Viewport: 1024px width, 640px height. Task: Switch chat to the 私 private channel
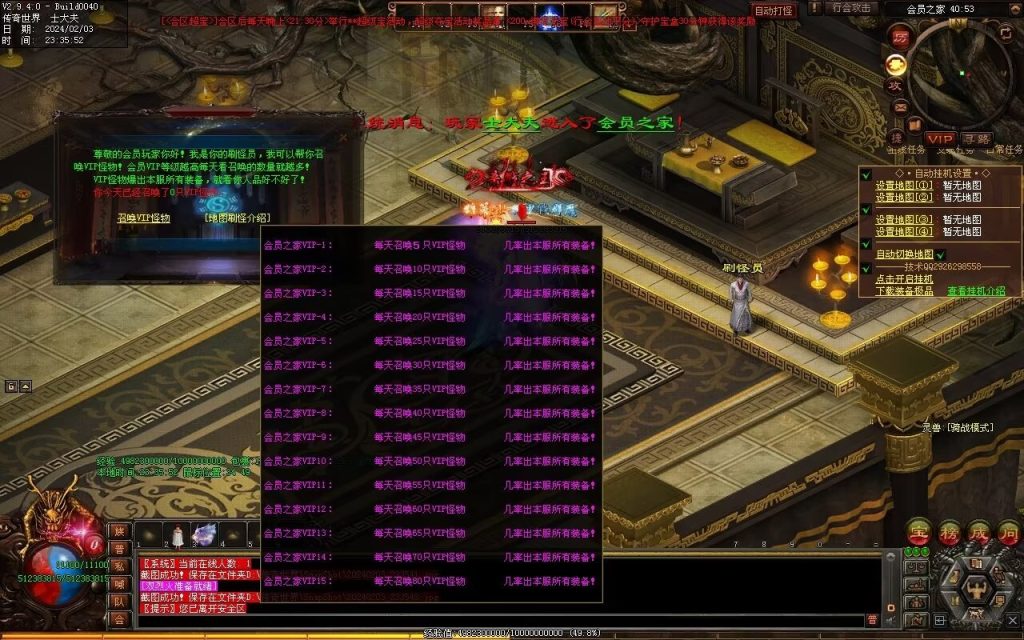(x=118, y=566)
